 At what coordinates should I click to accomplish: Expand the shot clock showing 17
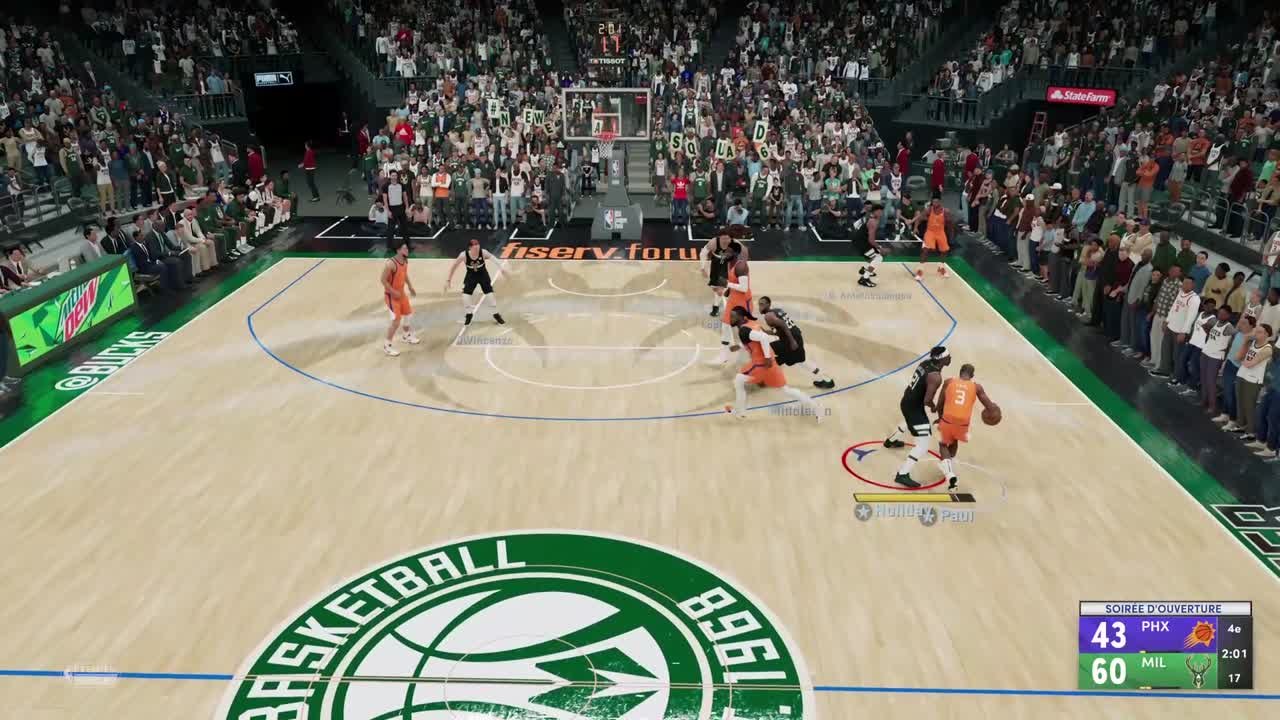1235,678
